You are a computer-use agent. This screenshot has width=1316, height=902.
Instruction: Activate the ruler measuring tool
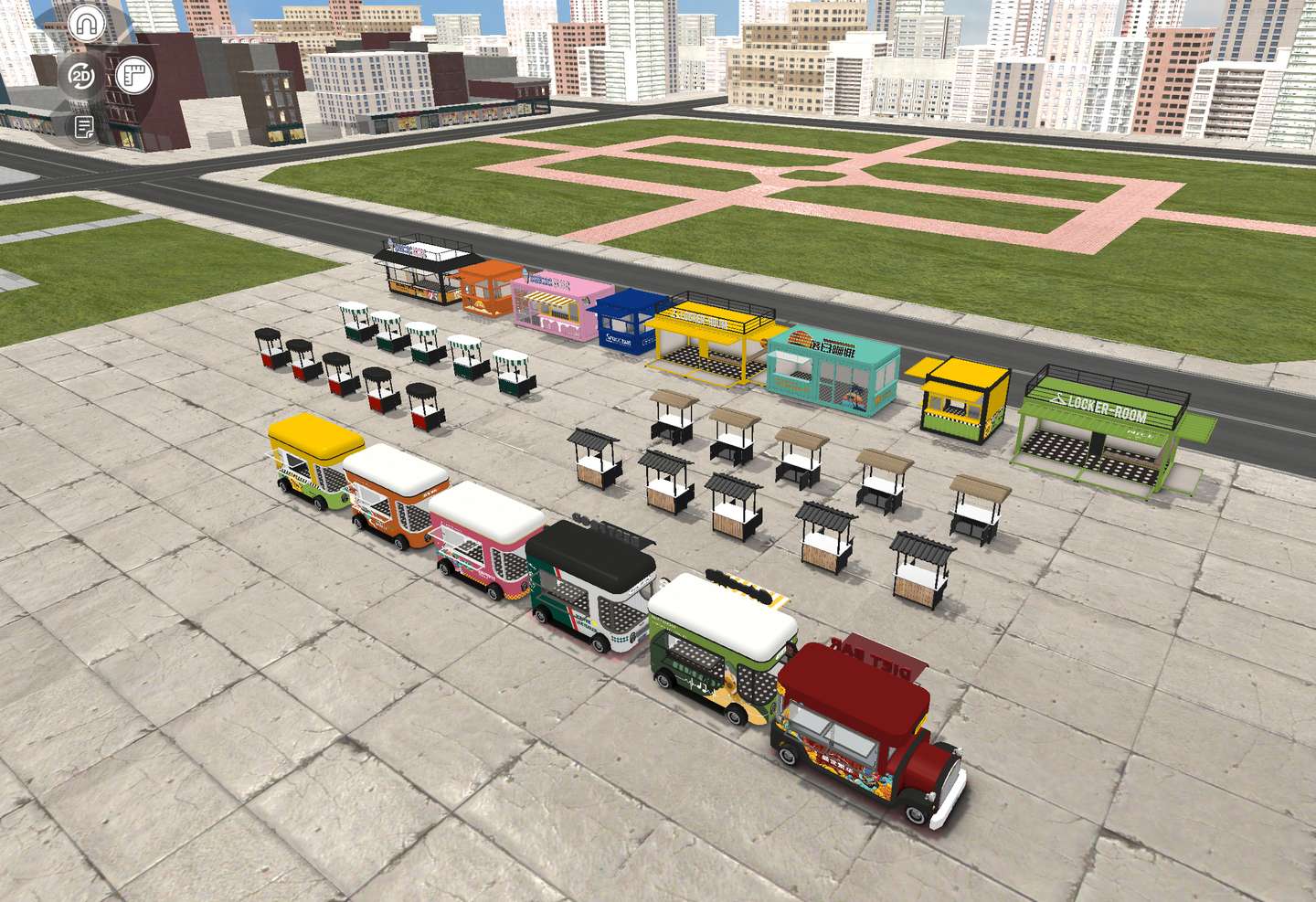[134, 75]
